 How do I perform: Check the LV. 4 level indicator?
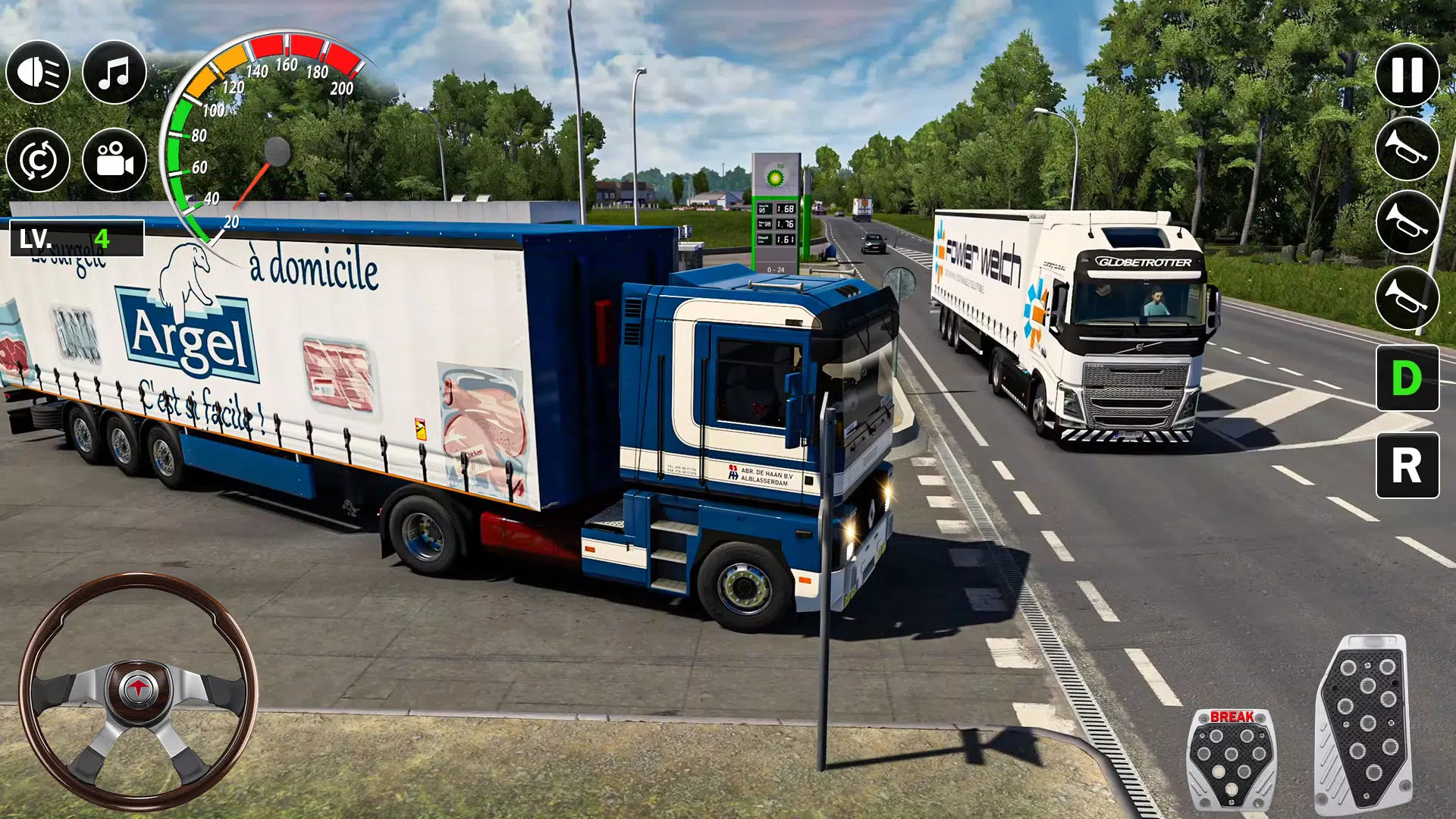coord(76,240)
